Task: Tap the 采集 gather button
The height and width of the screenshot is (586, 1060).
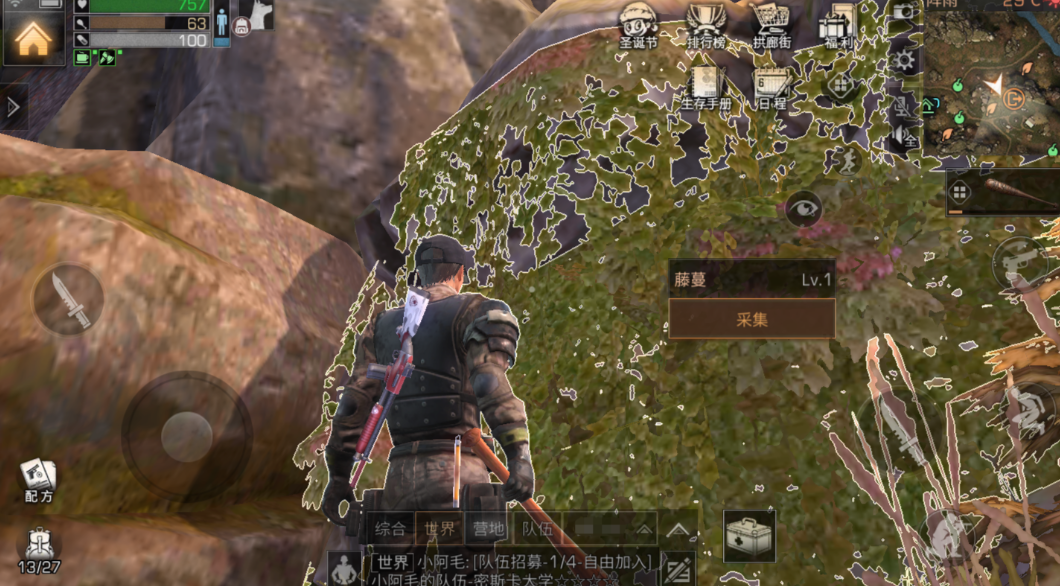Action: pyautogui.click(x=751, y=319)
